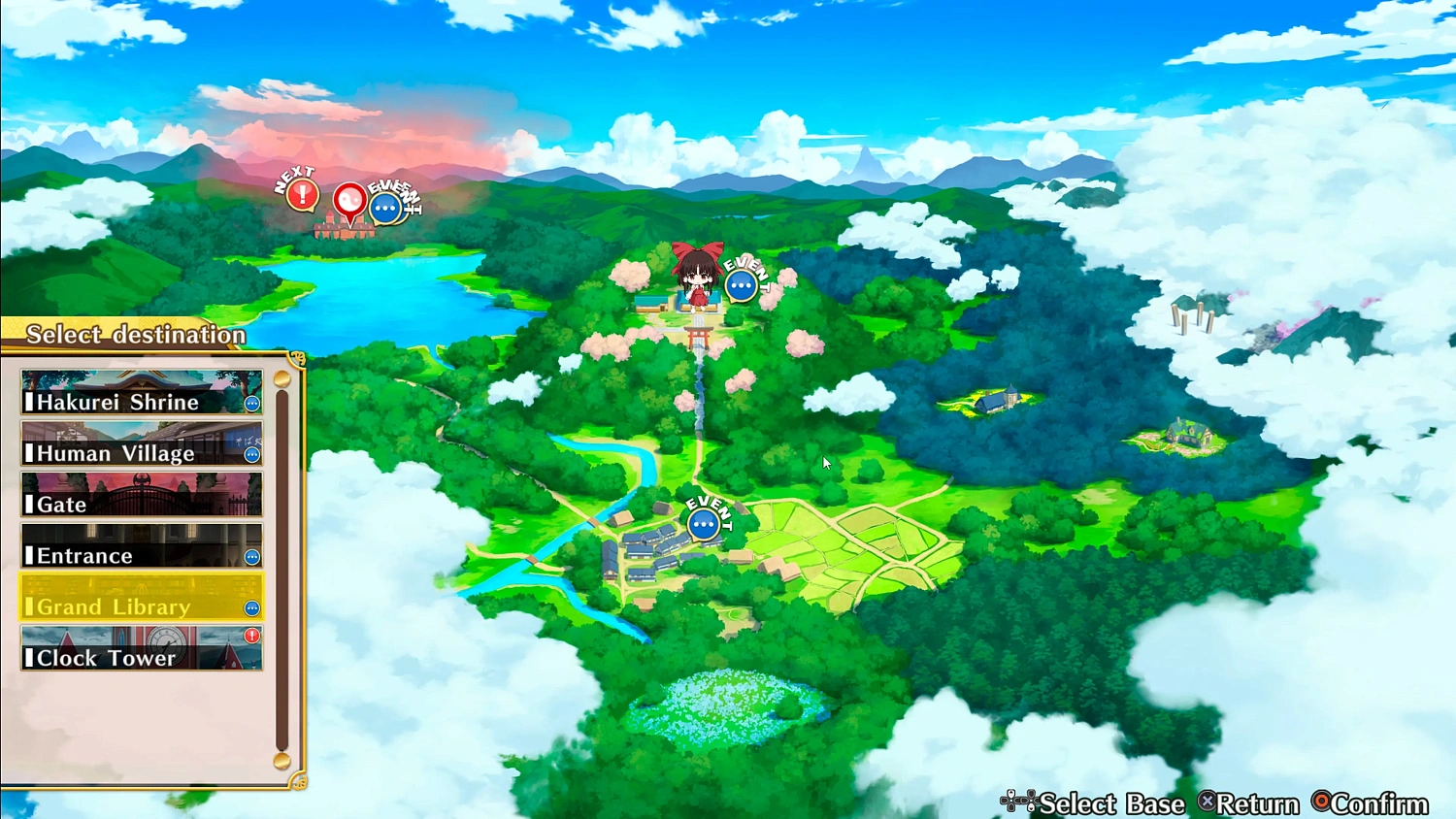Click the blue dialog icon on Hakurei Shrine entry
1456x819 pixels.
pos(251,404)
